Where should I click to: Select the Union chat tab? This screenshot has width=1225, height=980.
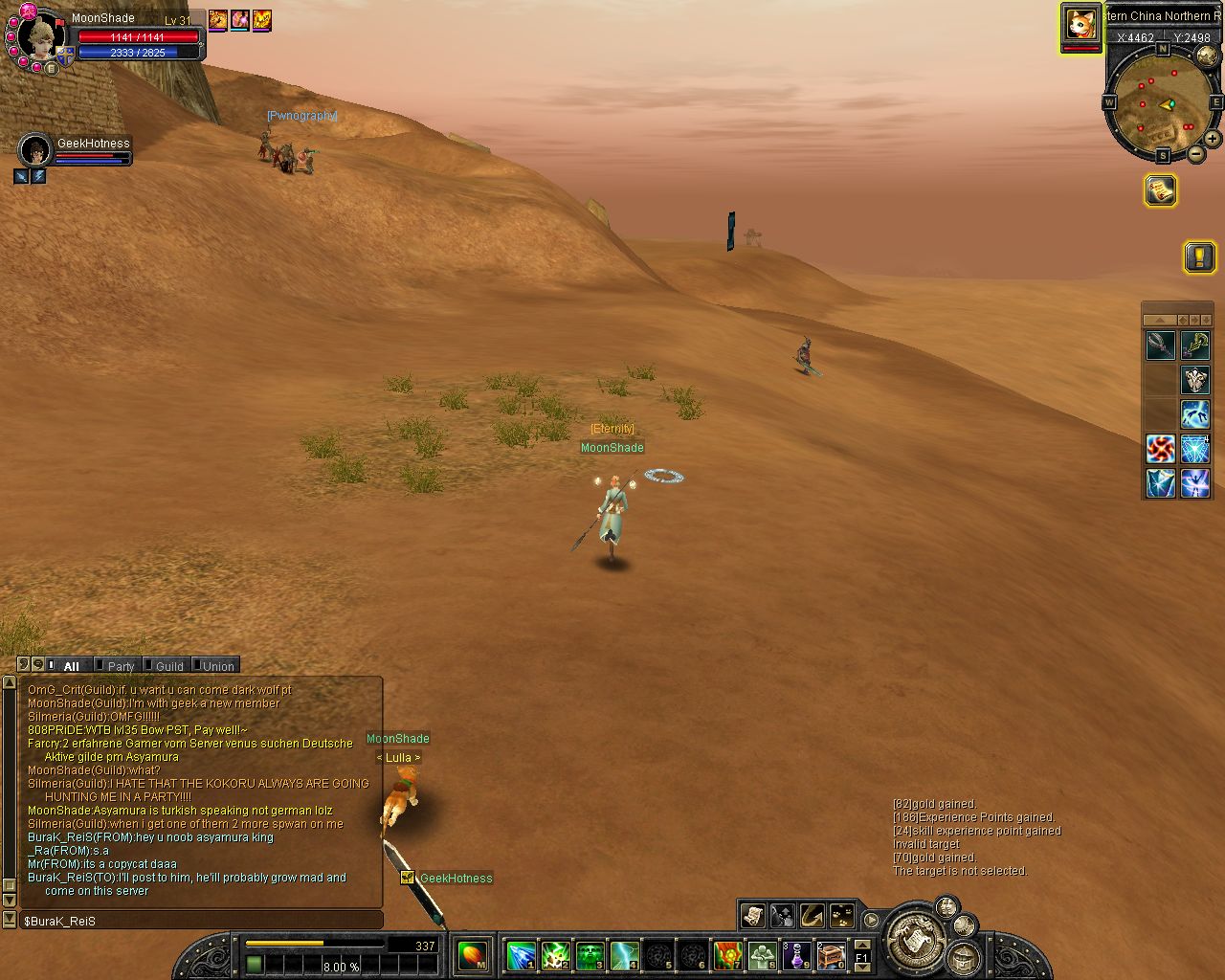[217, 666]
